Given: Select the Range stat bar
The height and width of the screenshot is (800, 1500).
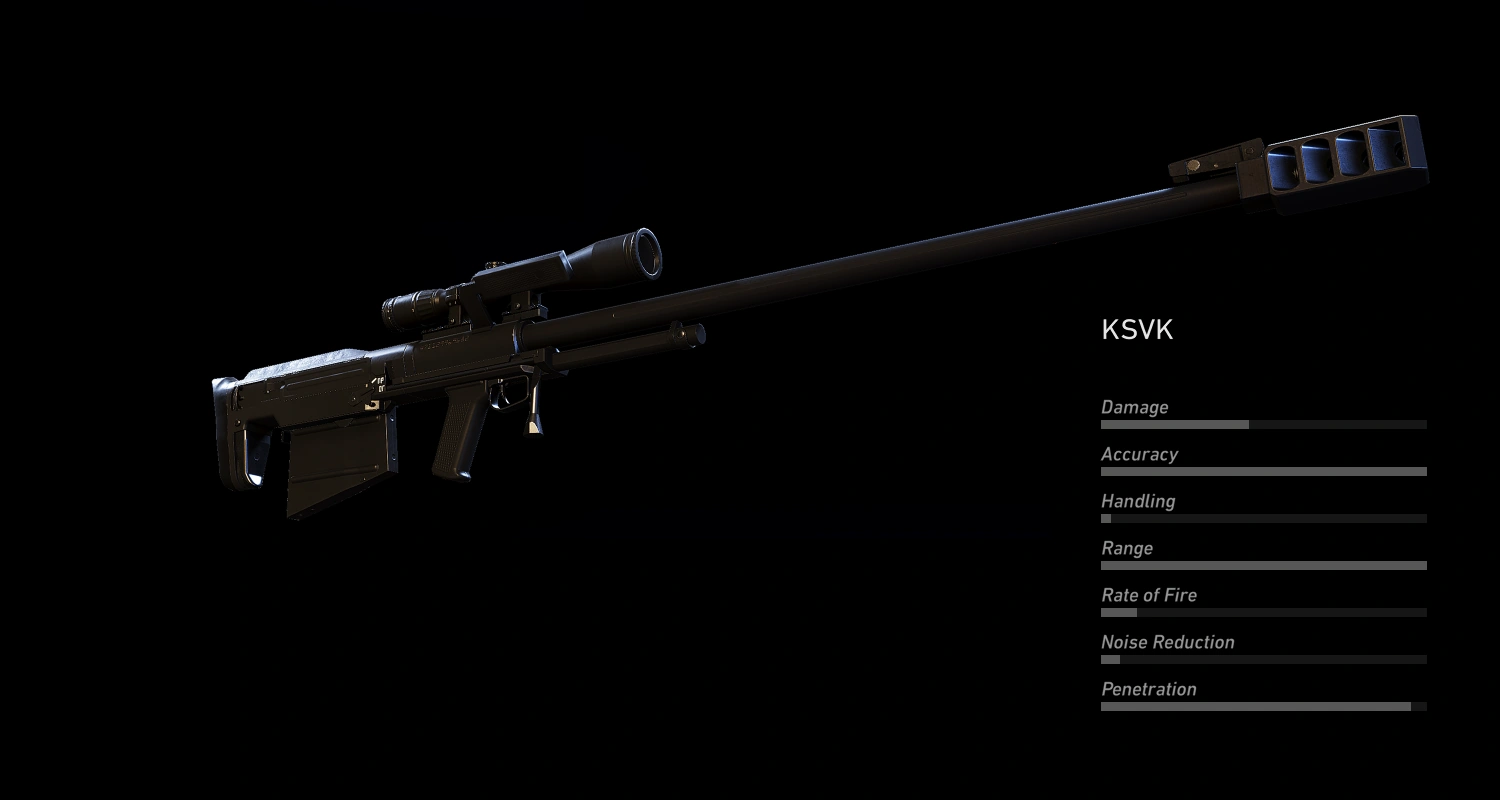Looking at the screenshot, I should coord(1262,565).
